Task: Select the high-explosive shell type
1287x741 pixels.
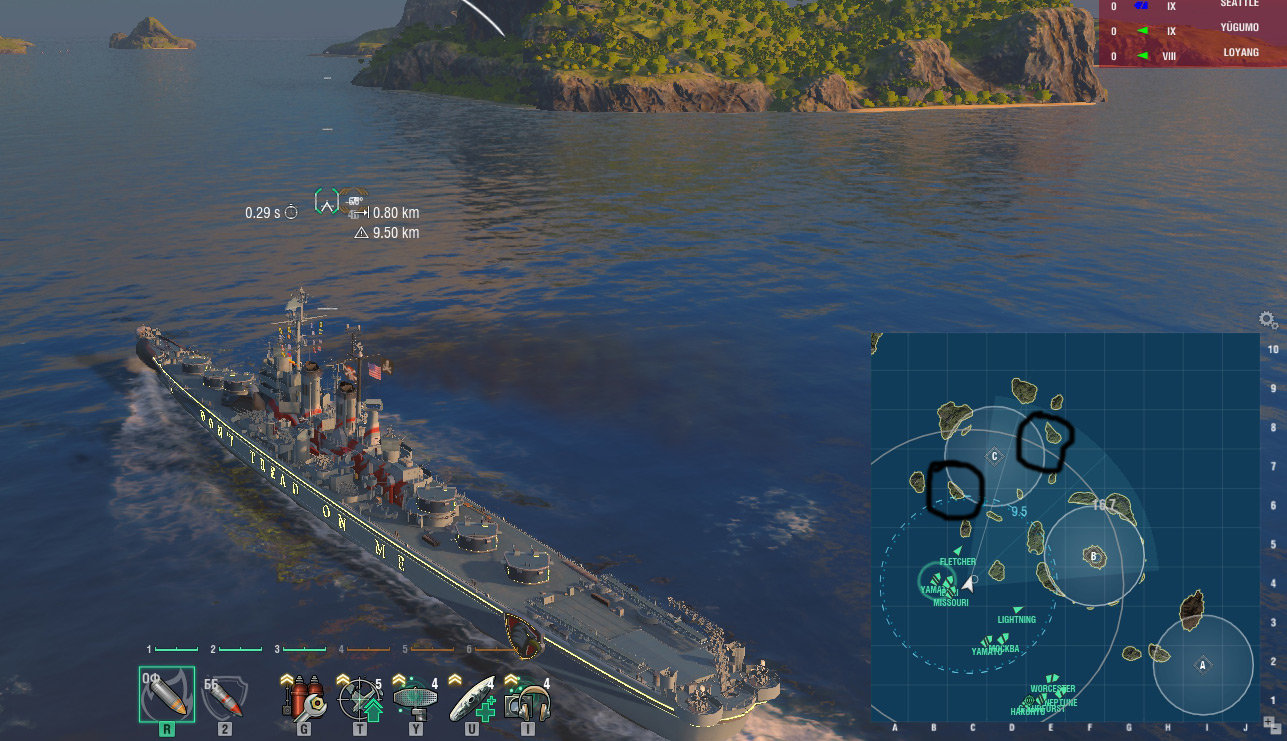Action: 166,693
